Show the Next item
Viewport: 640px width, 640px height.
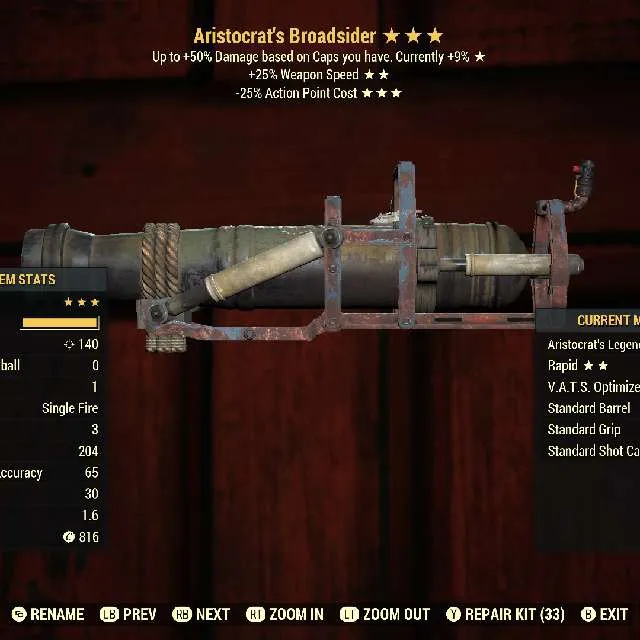click(202, 614)
